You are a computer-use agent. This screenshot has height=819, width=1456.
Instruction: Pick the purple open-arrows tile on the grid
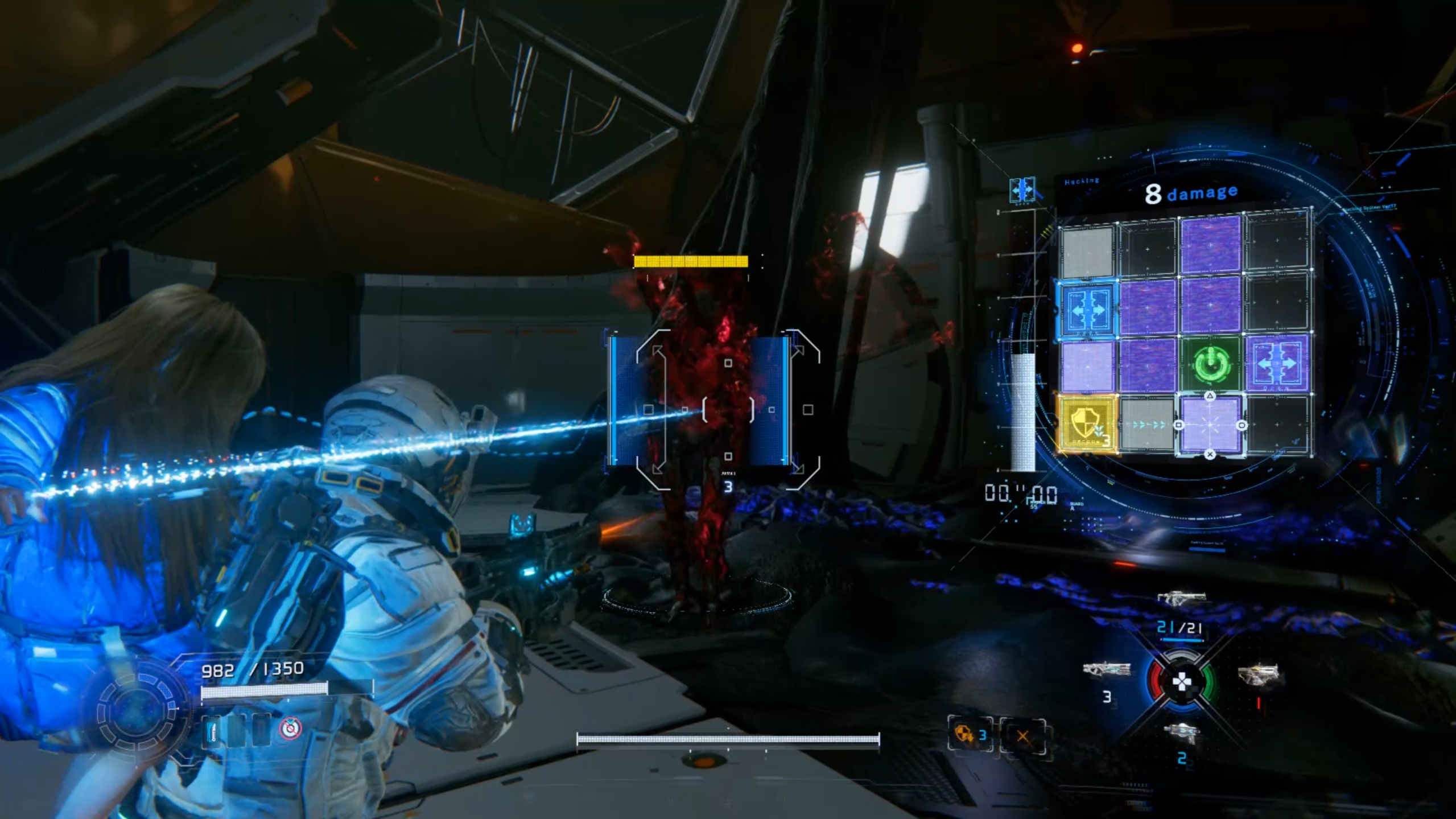[1277, 363]
